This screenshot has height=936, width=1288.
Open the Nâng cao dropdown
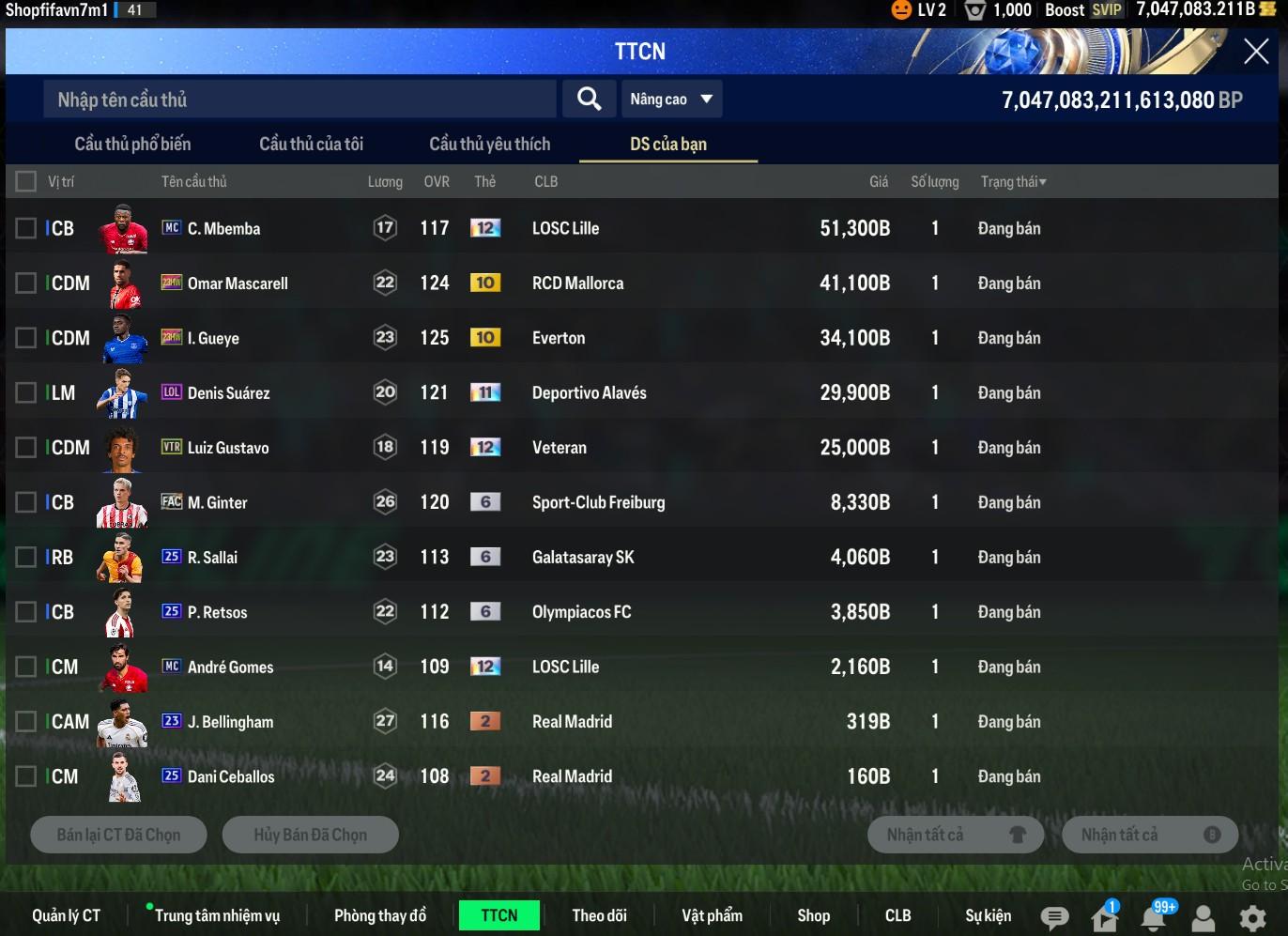pyautogui.click(x=671, y=100)
